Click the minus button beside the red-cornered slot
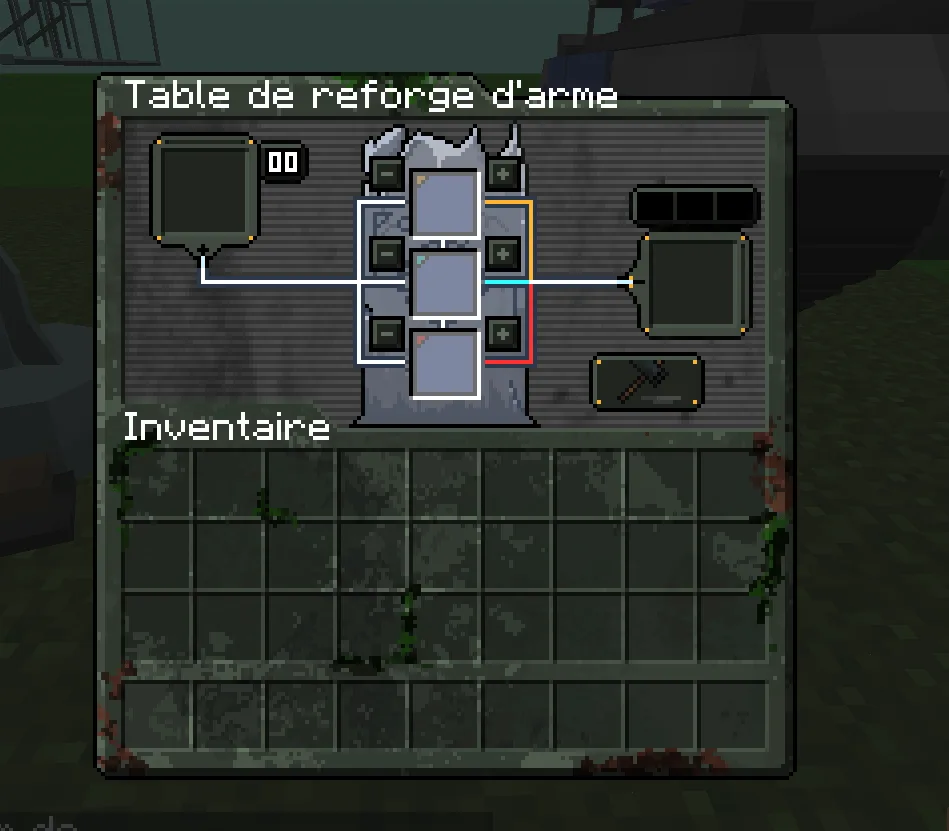The height and width of the screenshot is (831, 949). [387, 332]
